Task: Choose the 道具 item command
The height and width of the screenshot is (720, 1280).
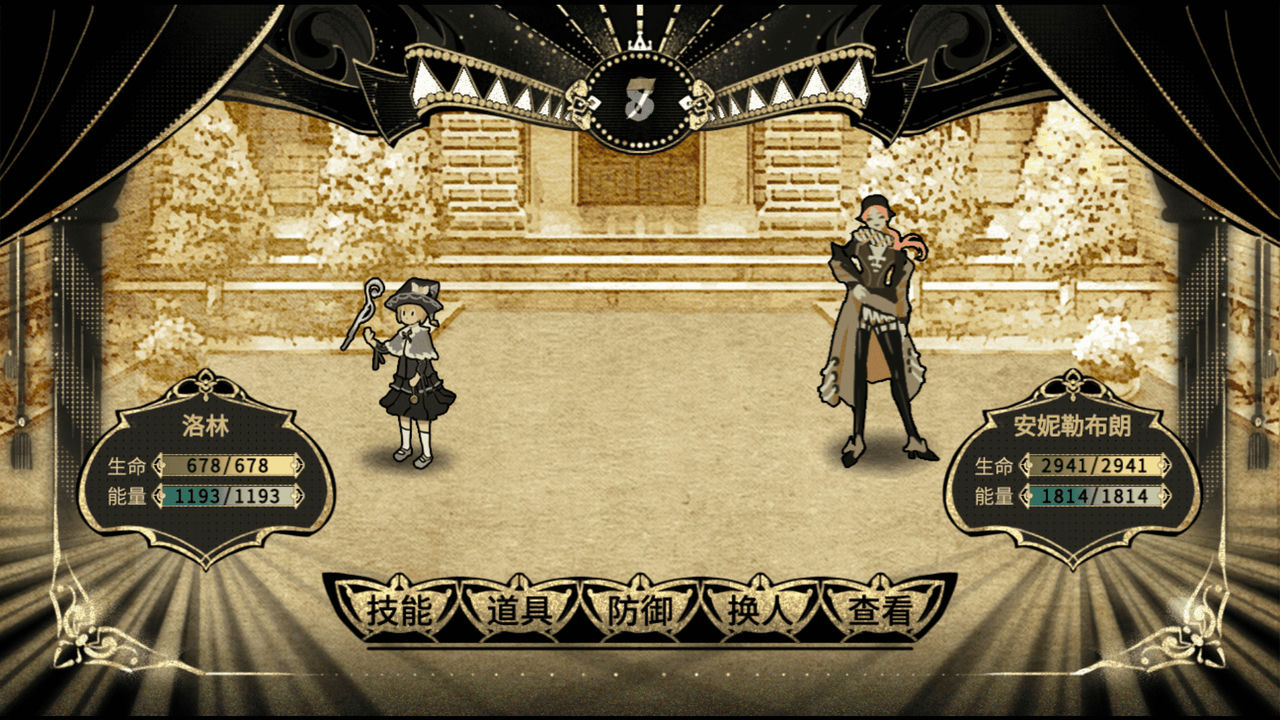Action: [x=519, y=610]
